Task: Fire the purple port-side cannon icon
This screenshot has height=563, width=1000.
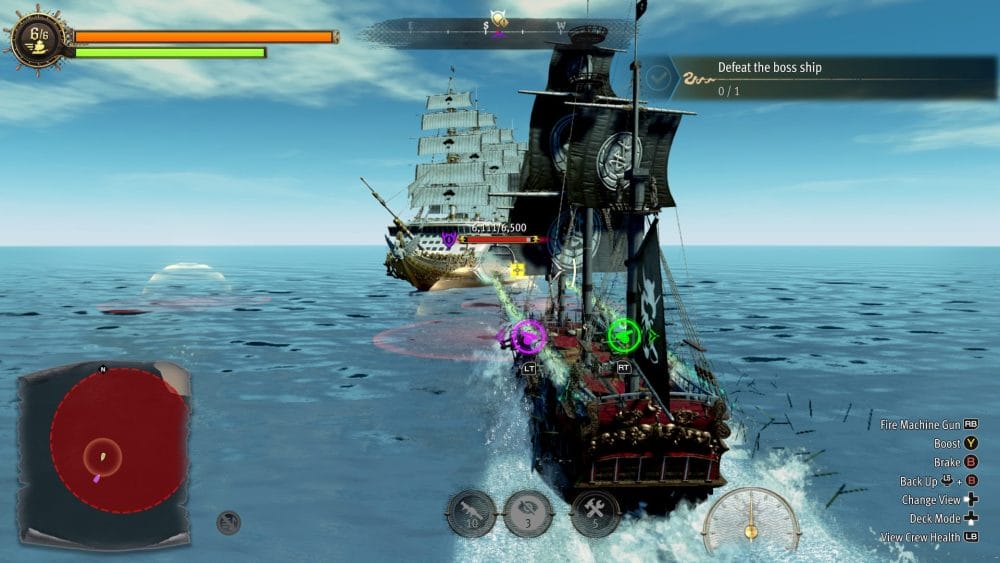Action: (528, 337)
